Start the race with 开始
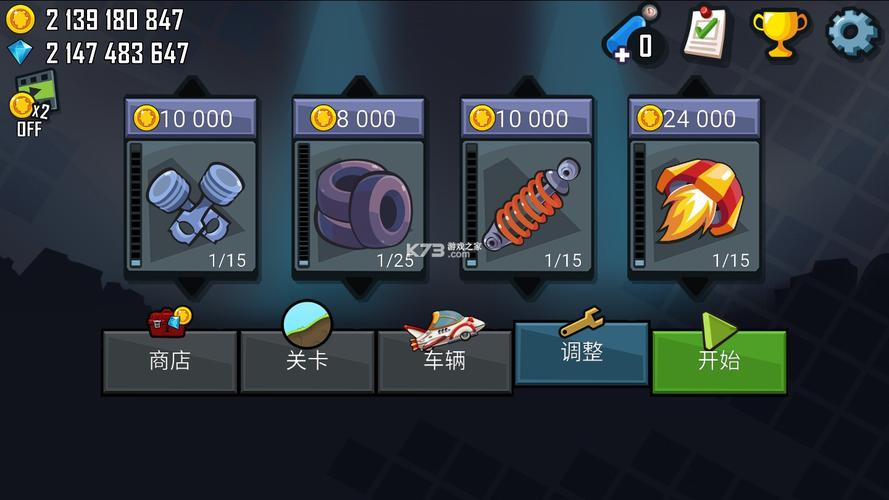Viewport: 889px width, 500px height. [719, 361]
